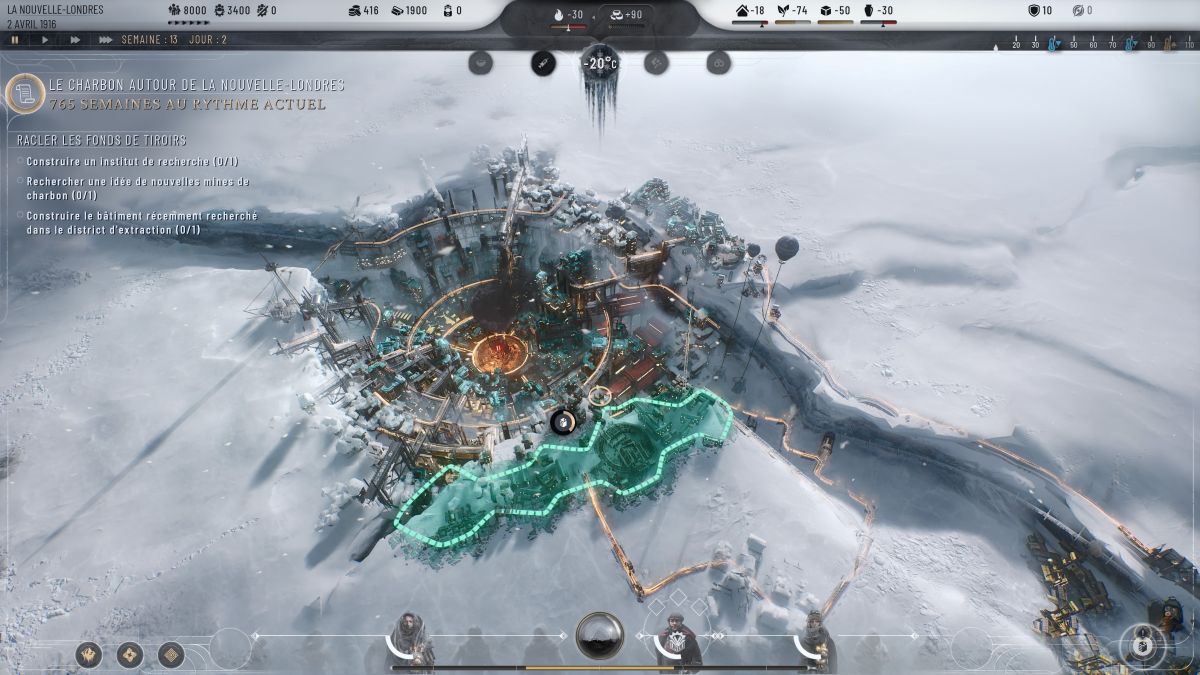Select the hooded faction leader portrait on the left

408,637
